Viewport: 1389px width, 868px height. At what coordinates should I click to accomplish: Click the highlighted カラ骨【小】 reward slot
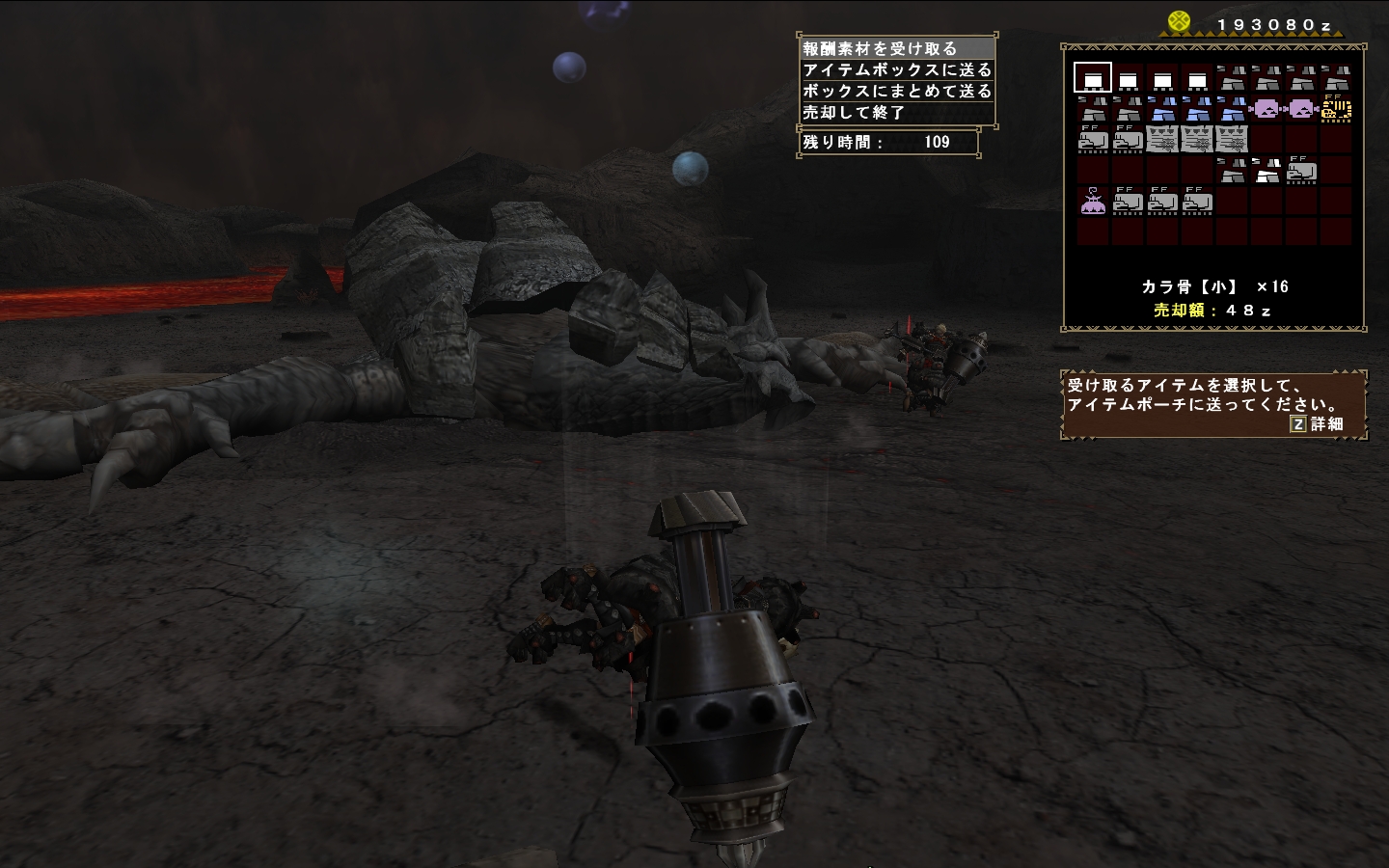(x=1093, y=77)
